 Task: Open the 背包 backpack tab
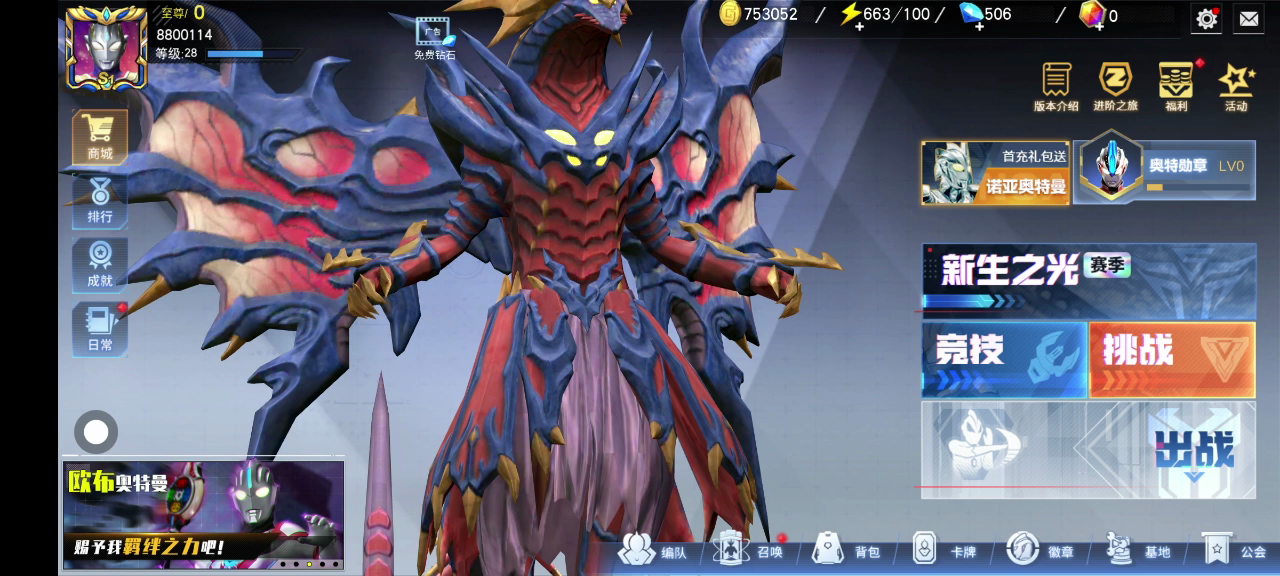(x=848, y=551)
